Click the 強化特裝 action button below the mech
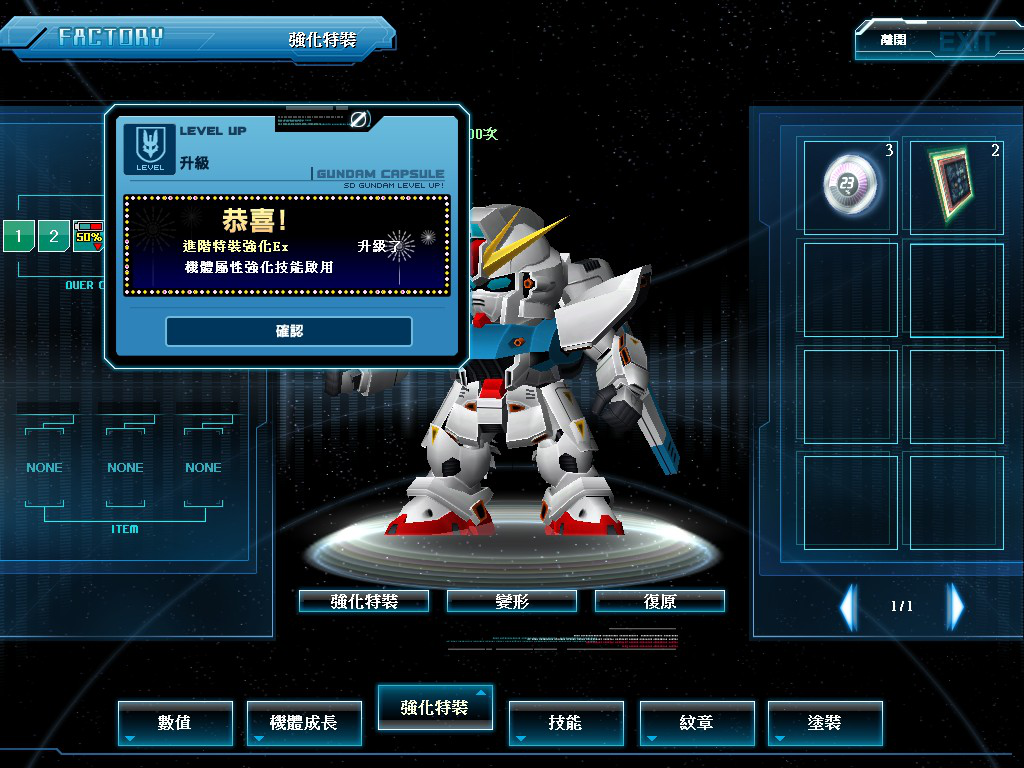Viewport: 1024px width, 768px height. tap(364, 601)
